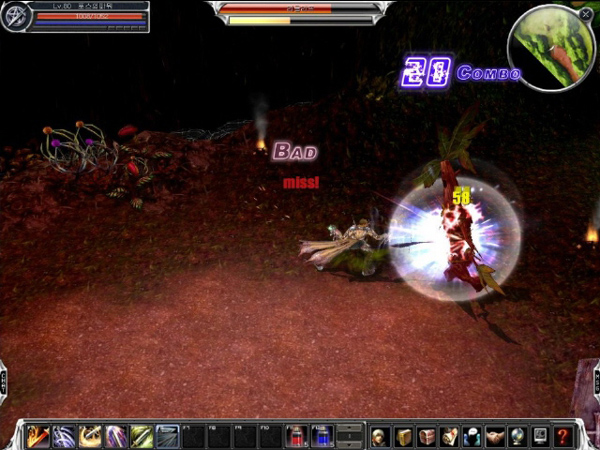
Task: Close the minimap with its X button
Action: 585,14
